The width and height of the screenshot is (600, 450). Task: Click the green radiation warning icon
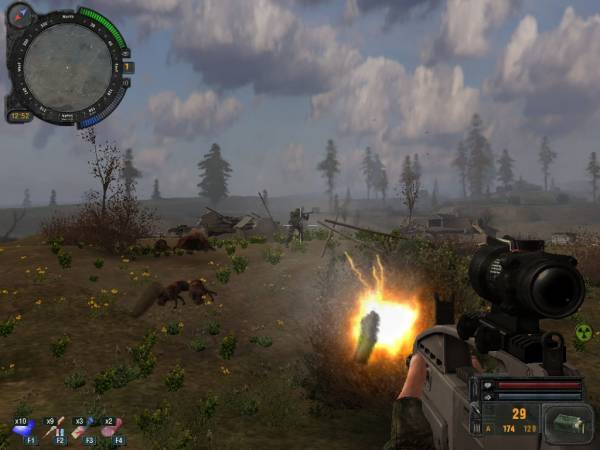point(583,332)
